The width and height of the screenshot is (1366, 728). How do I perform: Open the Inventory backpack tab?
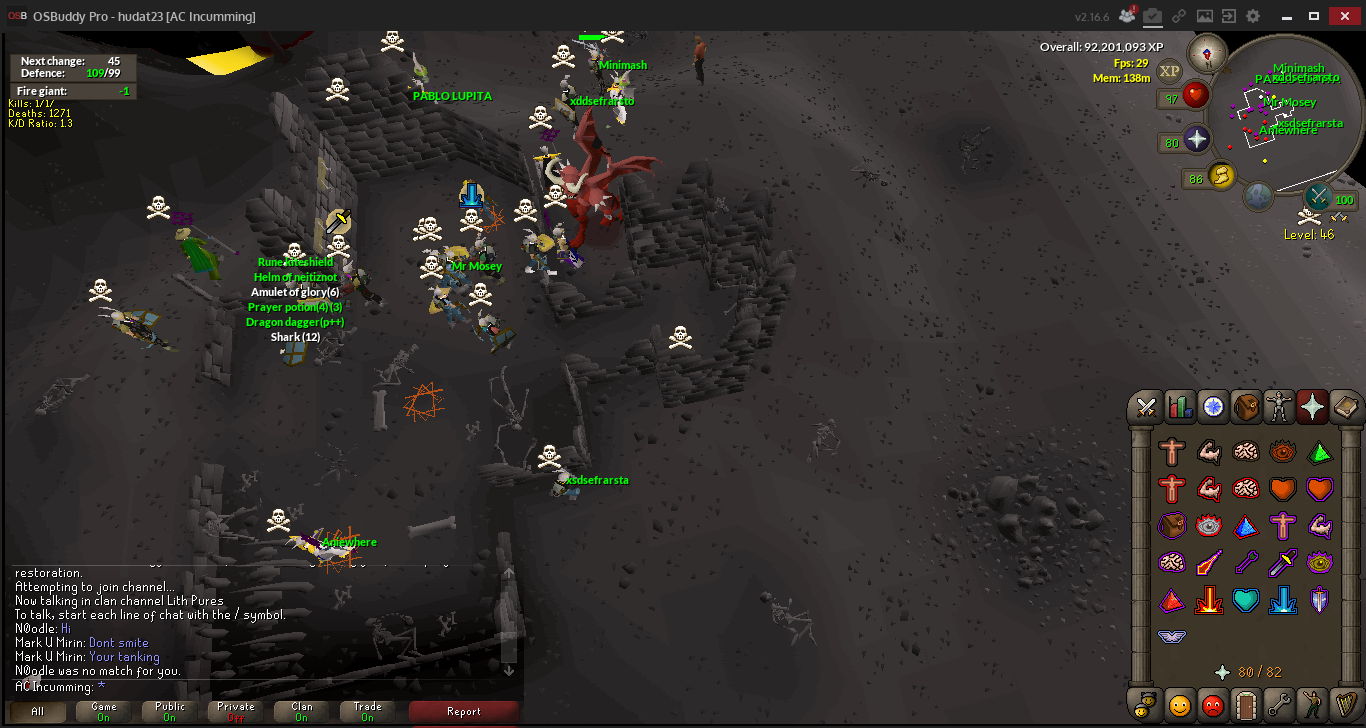1247,407
